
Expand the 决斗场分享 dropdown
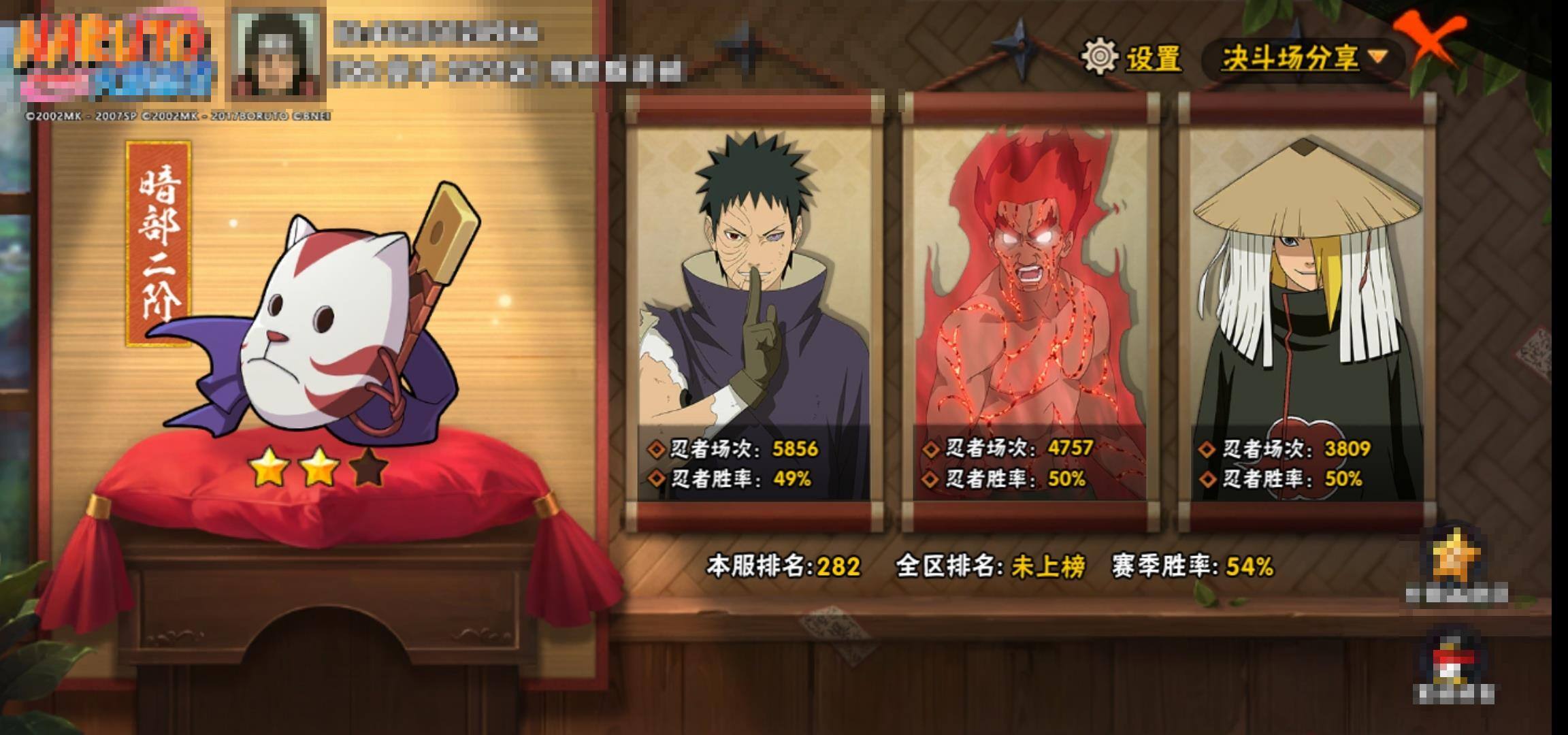coord(1303,59)
